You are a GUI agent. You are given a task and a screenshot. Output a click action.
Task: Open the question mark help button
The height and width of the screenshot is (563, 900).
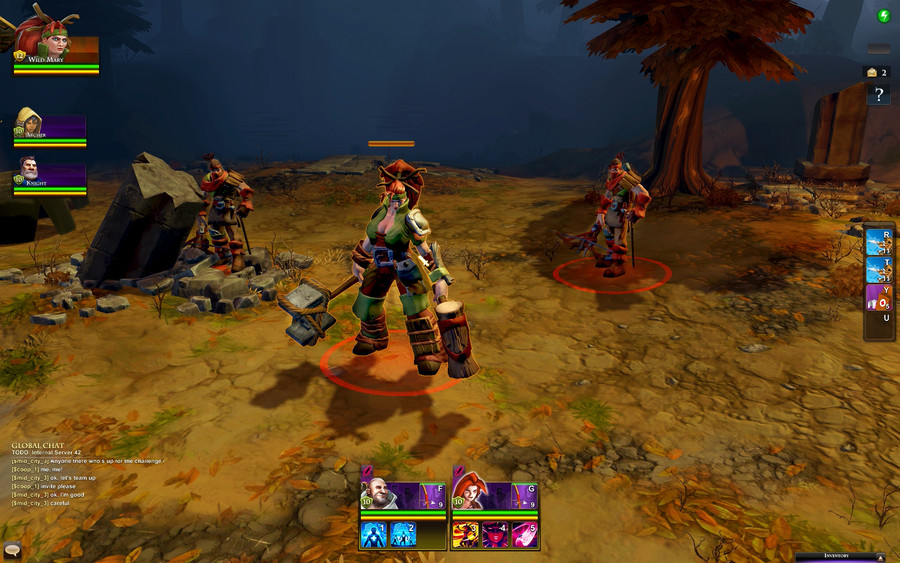[x=879, y=95]
